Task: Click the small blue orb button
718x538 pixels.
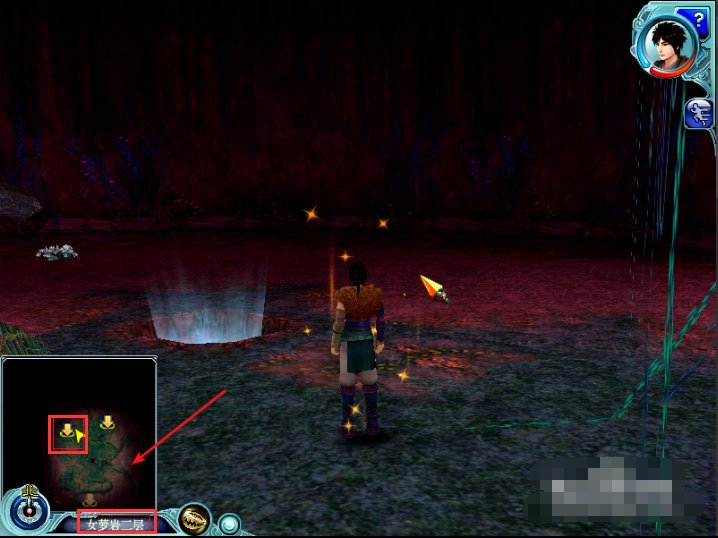Action: pos(231,523)
